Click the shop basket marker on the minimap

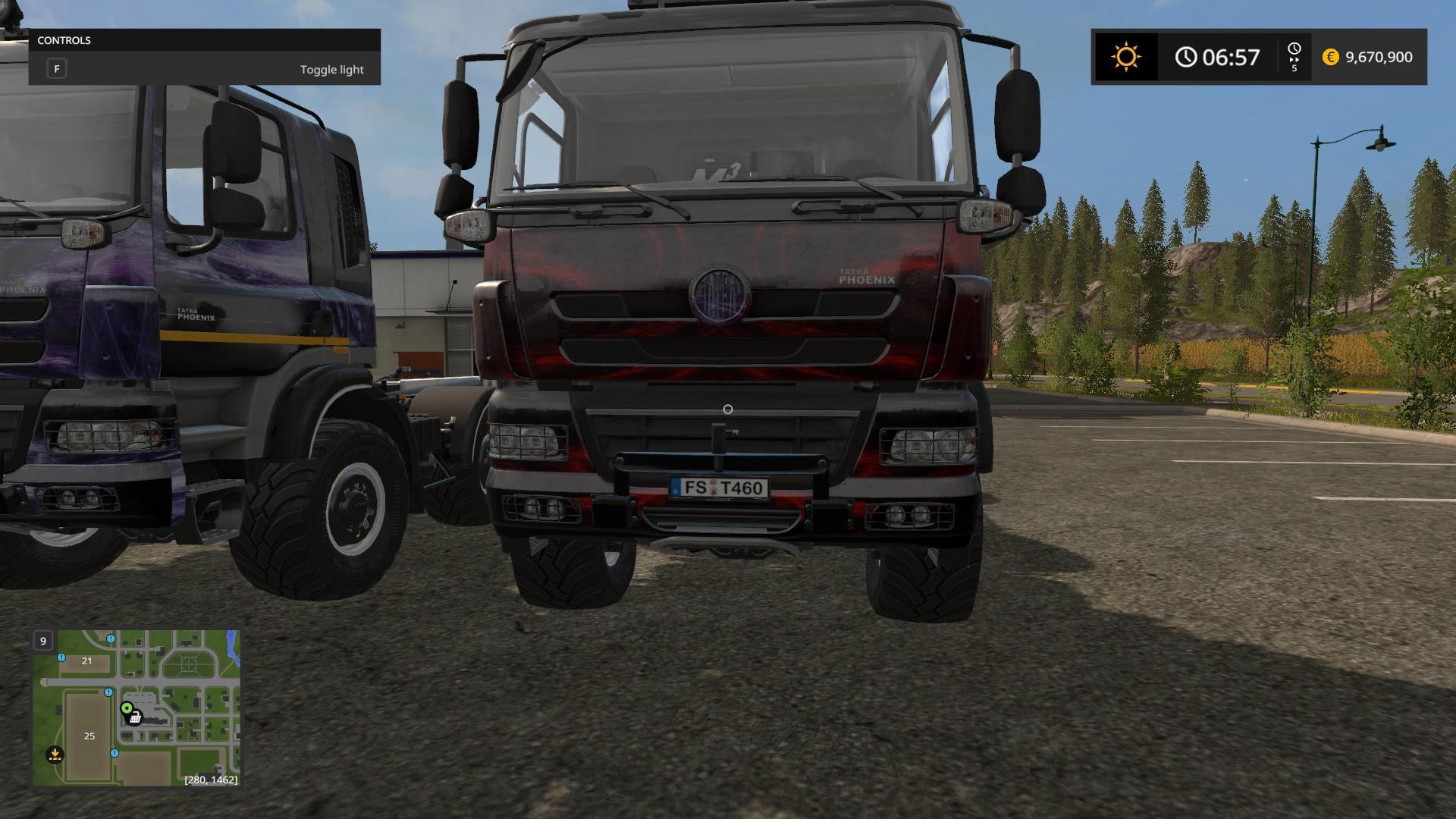(136, 717)
